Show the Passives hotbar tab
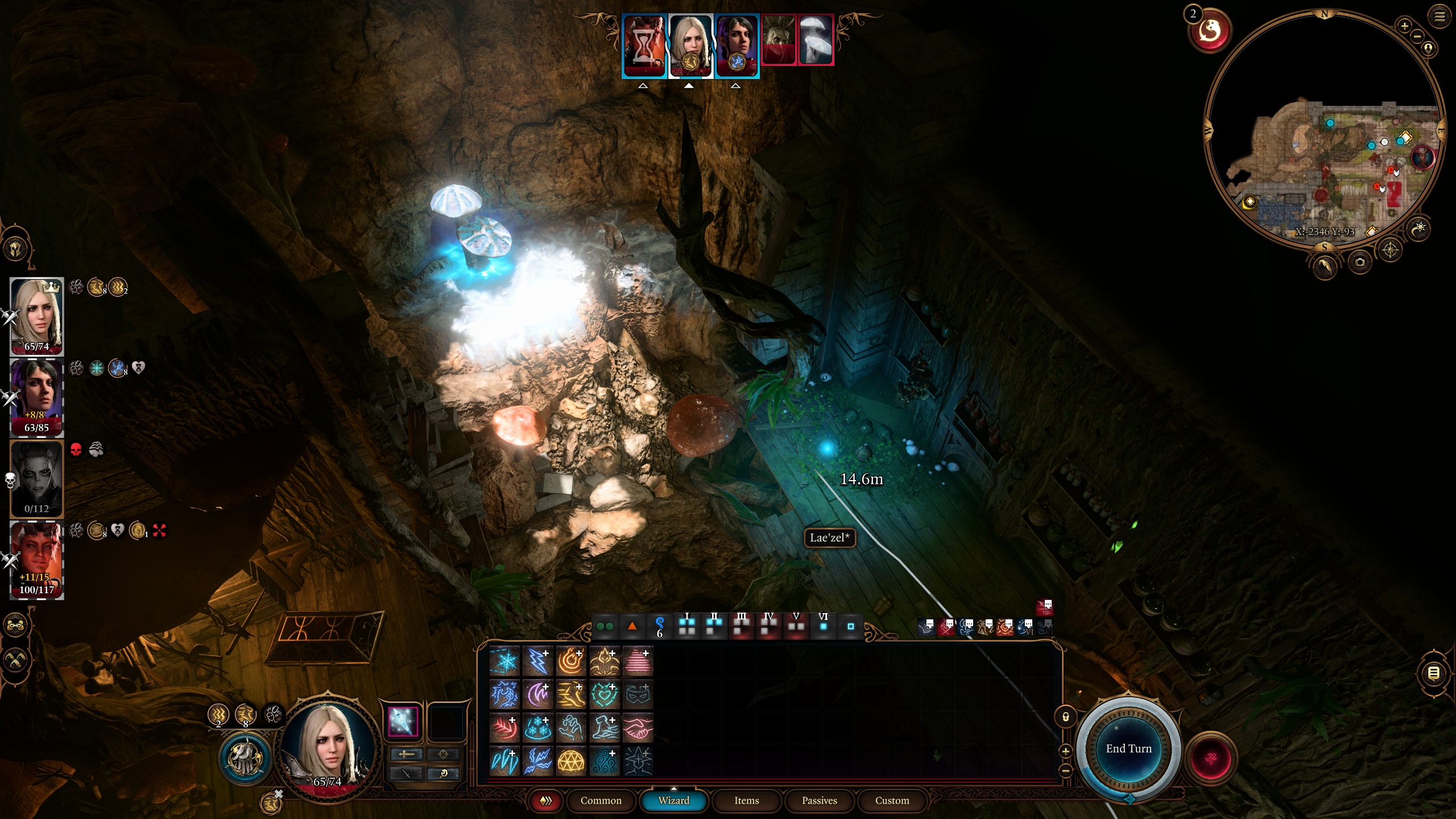 [819, 800]
